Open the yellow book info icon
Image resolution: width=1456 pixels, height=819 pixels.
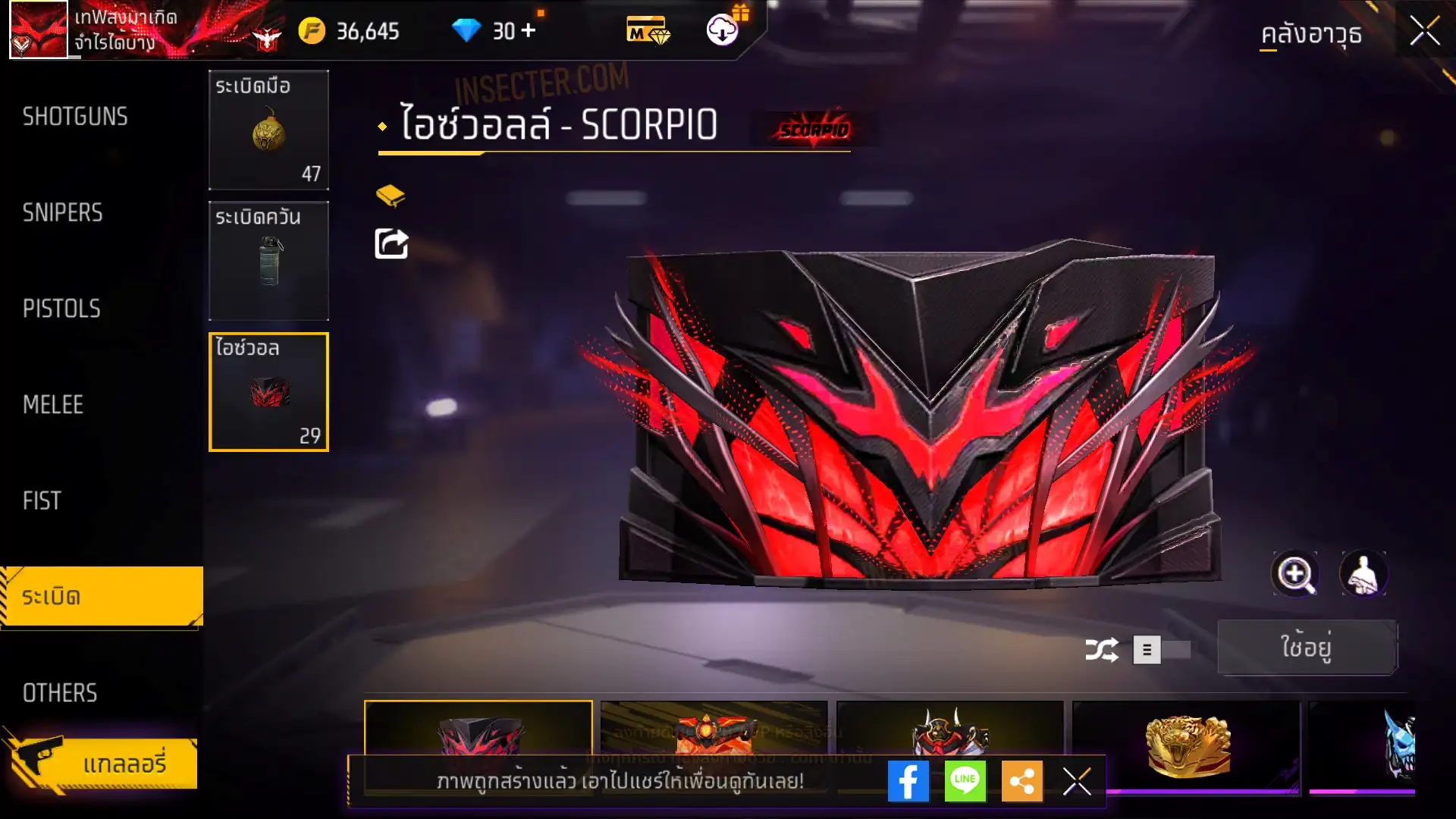pyautogui.click(x=391, y=196)
